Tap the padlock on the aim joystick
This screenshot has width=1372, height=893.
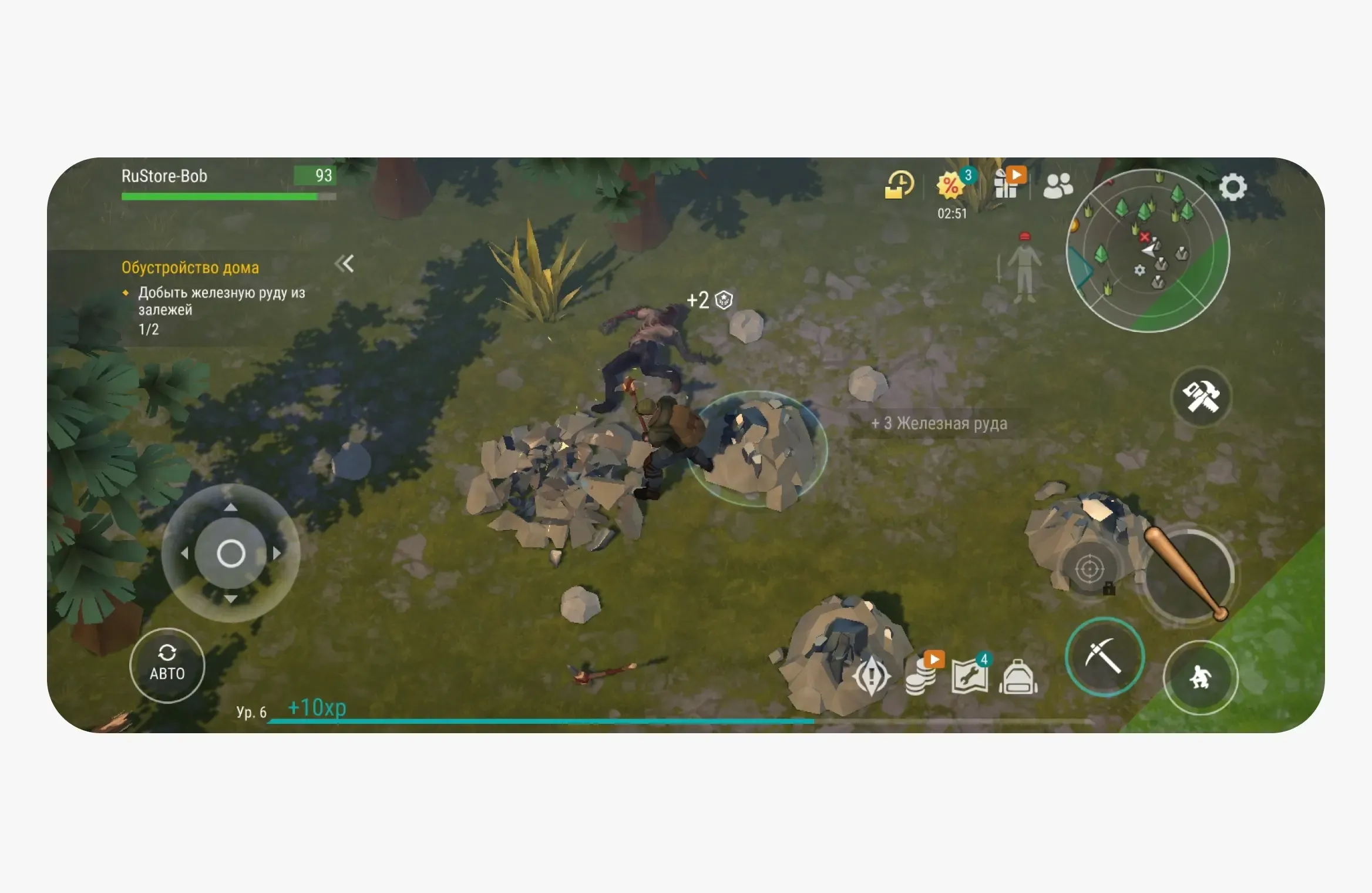point(1109,590)
